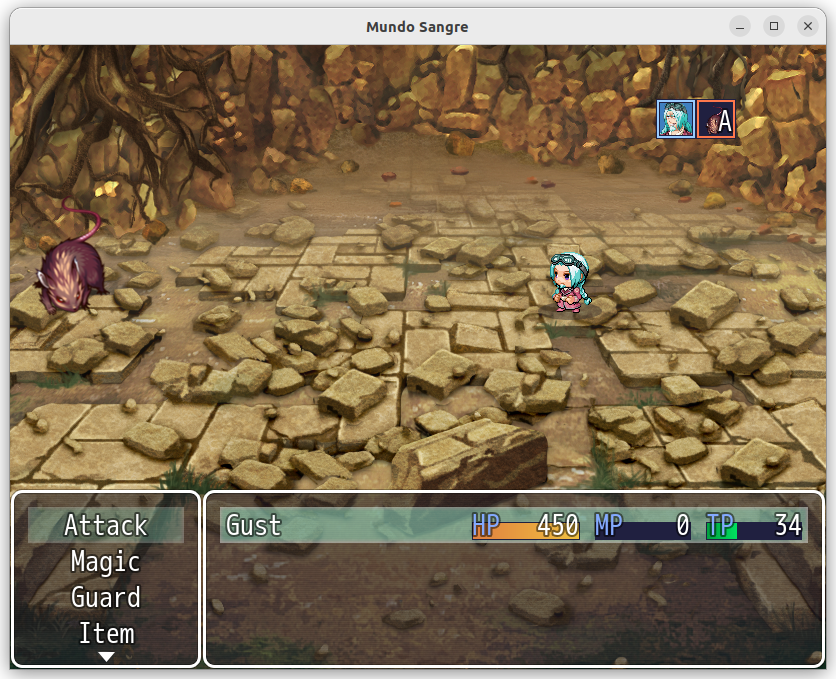836x679 pixels.
Task: Close the Mundo Sangre window
Action: (x=807, y=27)
